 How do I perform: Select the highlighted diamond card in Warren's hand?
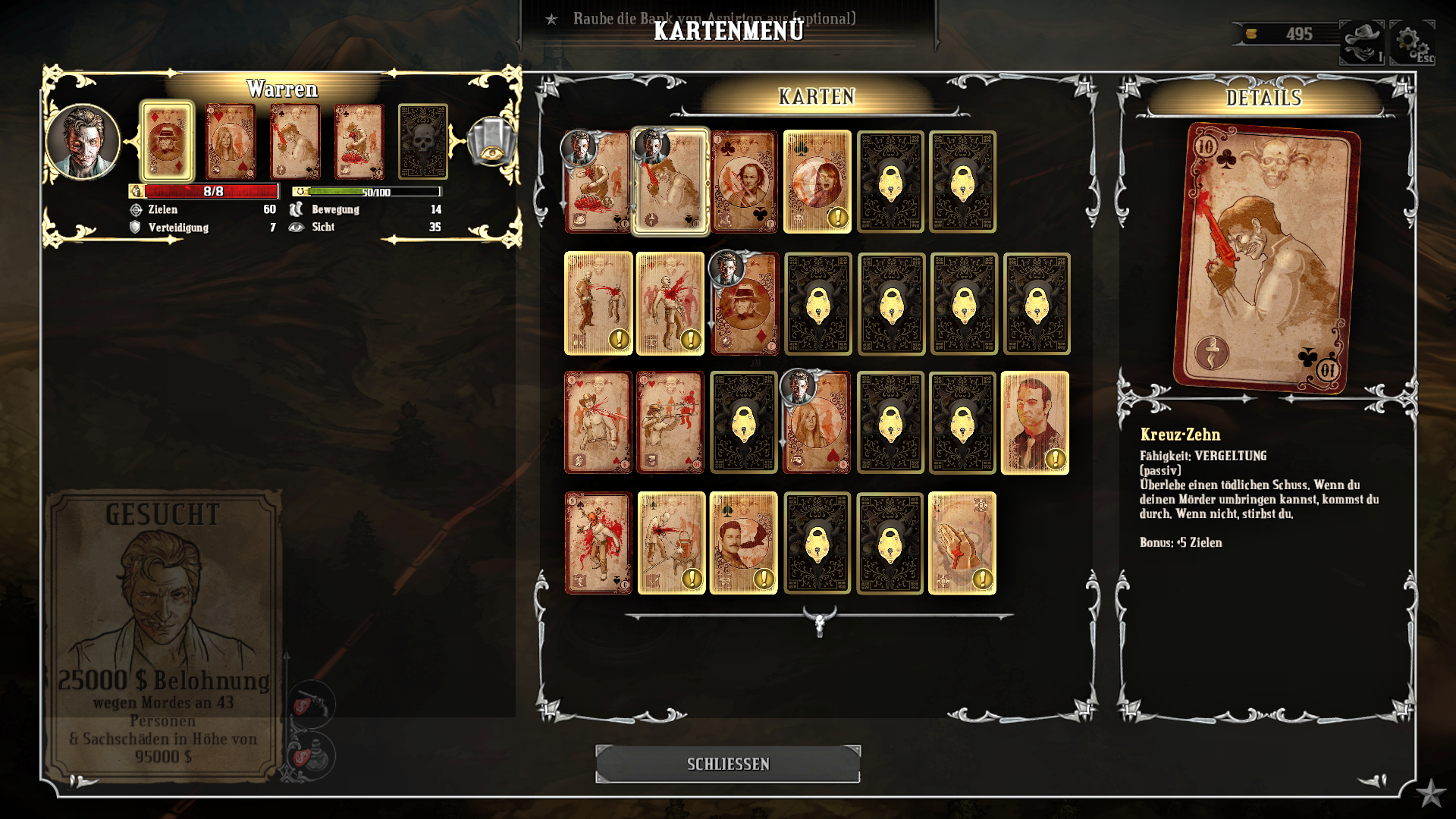[x=167, y=142]
